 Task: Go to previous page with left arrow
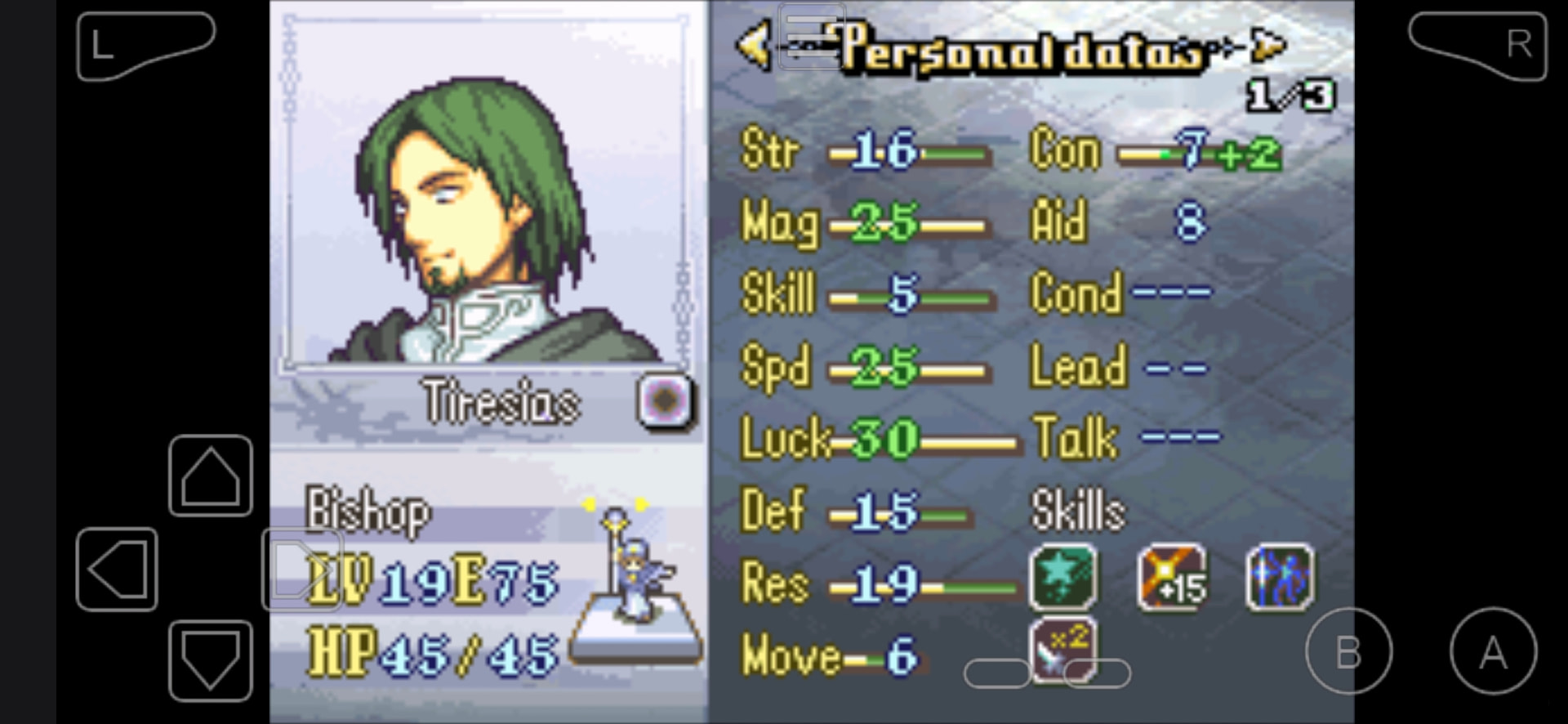click(753, 46)
